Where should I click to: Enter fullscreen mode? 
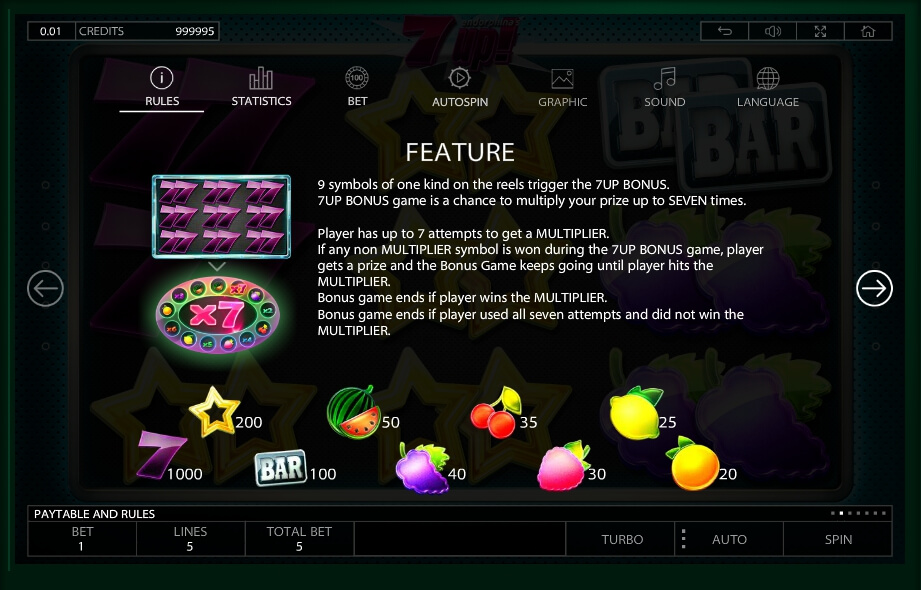click(821, 31)
